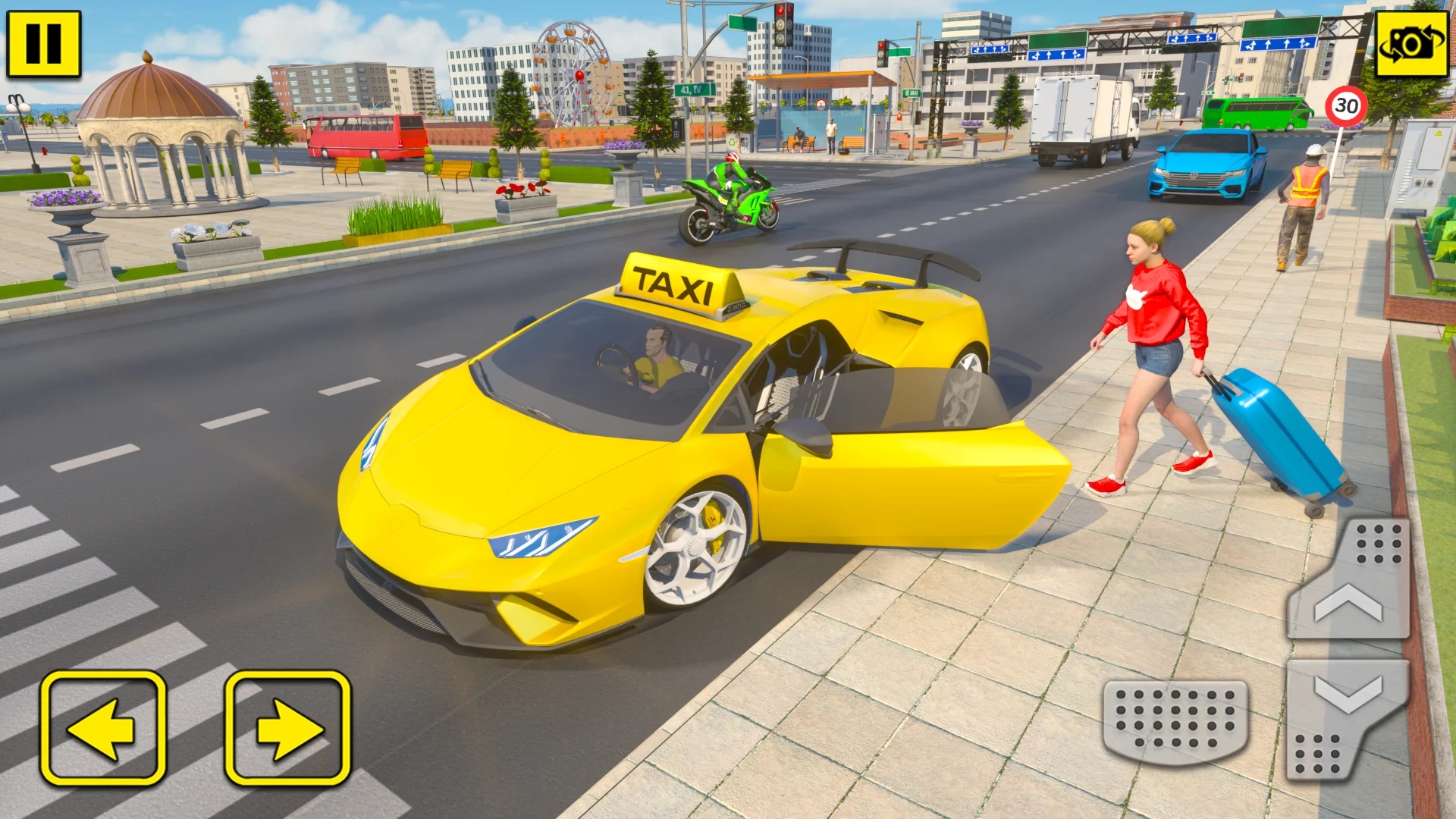Tap the pause bars icon top left
1456x819 pixels.
(x=43, y=43)
